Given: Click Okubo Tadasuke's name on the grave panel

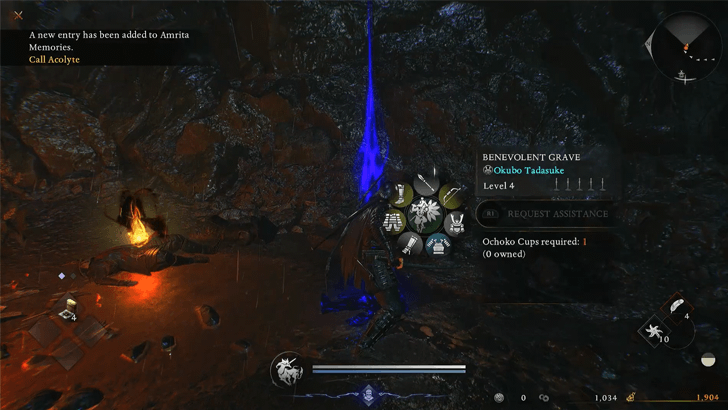Looking at the screenshot, I should coord(534,171).
